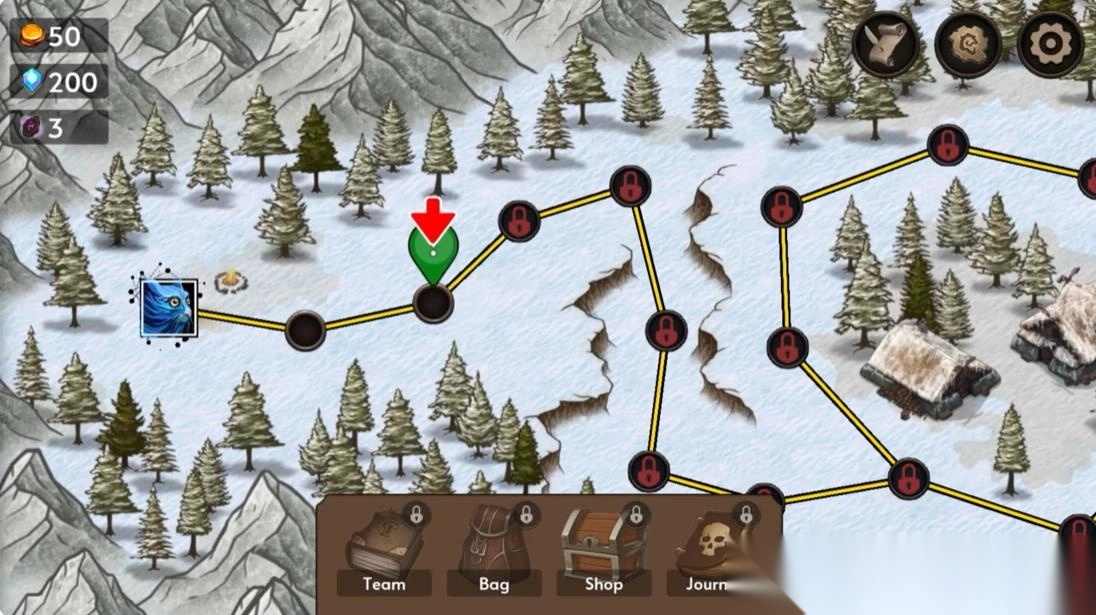Click the round map fragment icon
Screen dimensions: 1096x615
point(968,45)
